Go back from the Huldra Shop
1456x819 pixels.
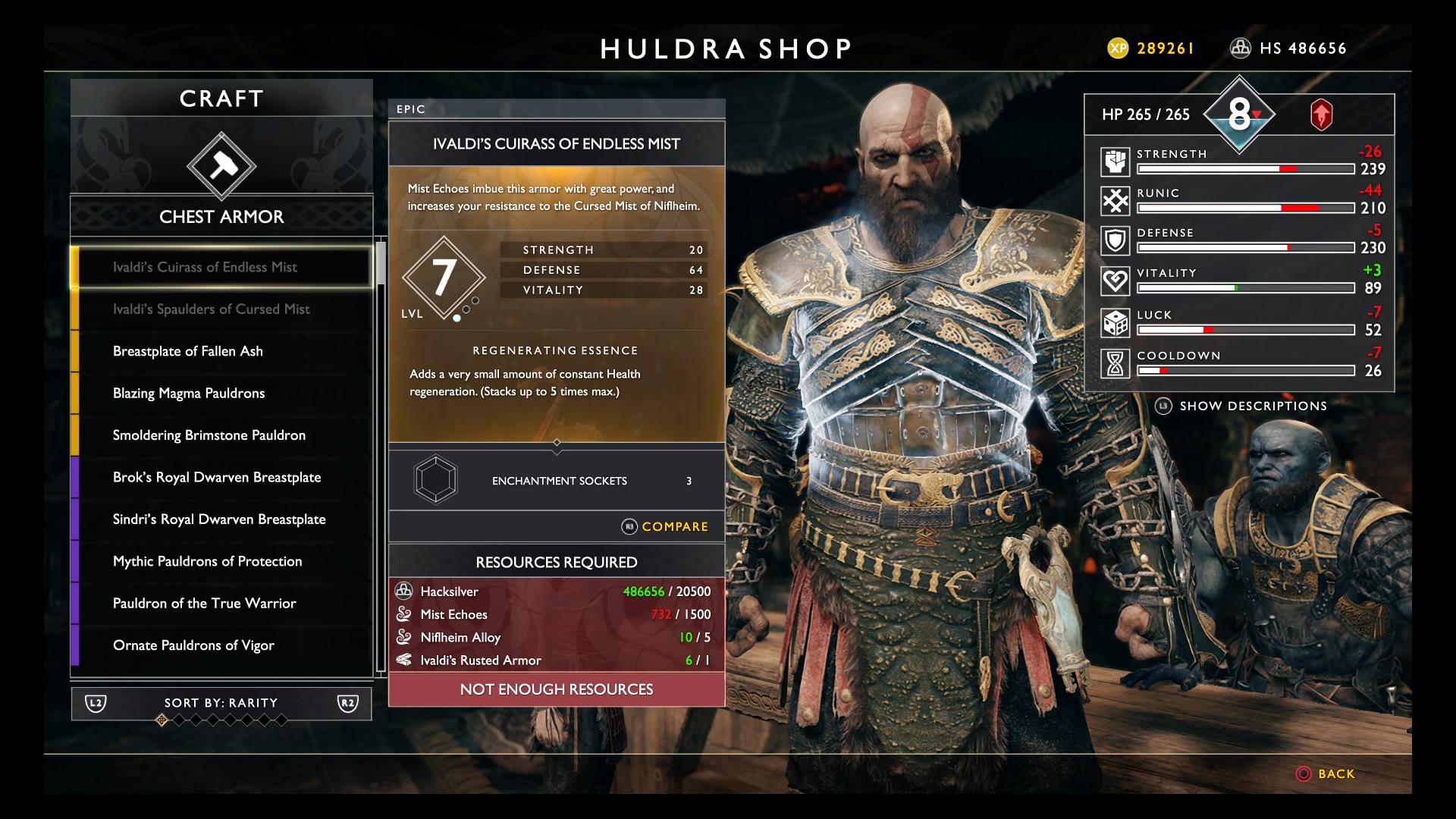pyautogui.click(x=1326, y=773)
